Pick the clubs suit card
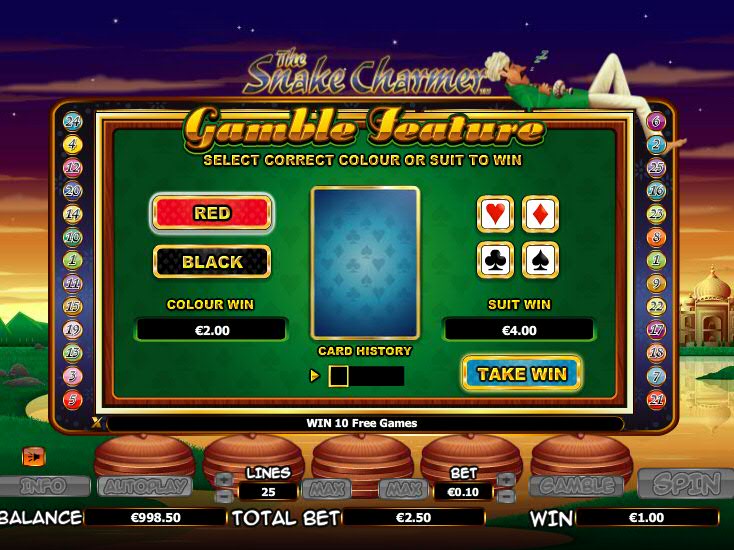 [x=496, y=260]
